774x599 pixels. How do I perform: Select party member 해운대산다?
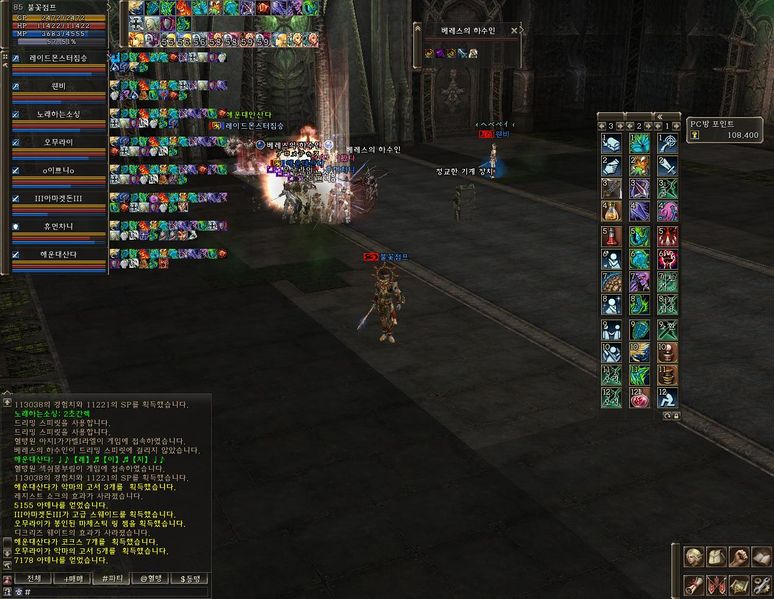[57, 254]
